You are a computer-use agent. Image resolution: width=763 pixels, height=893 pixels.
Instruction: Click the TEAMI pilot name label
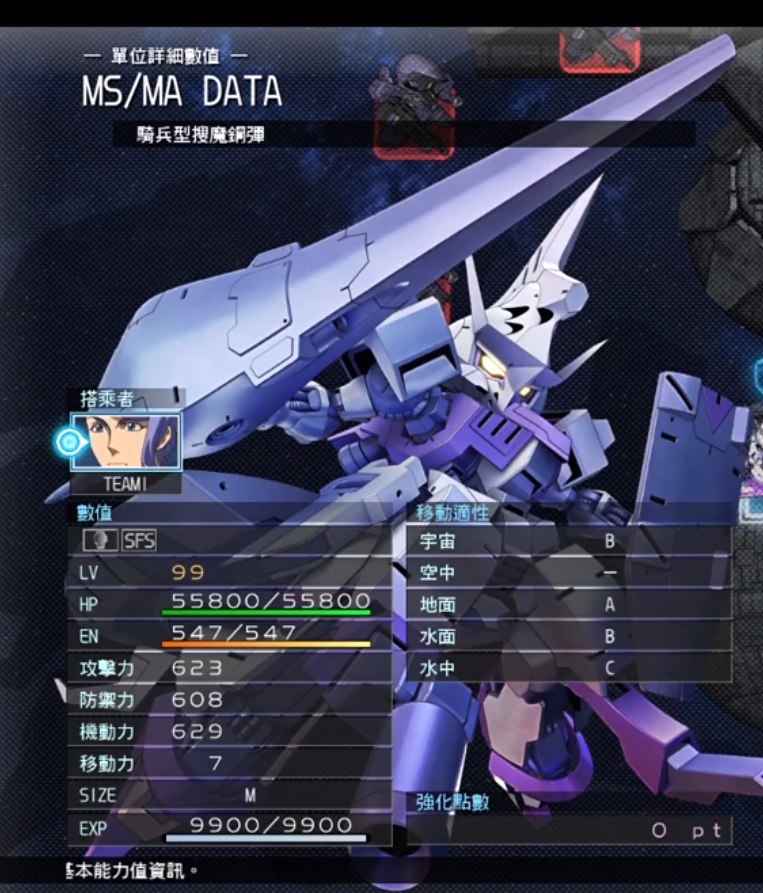126,483
